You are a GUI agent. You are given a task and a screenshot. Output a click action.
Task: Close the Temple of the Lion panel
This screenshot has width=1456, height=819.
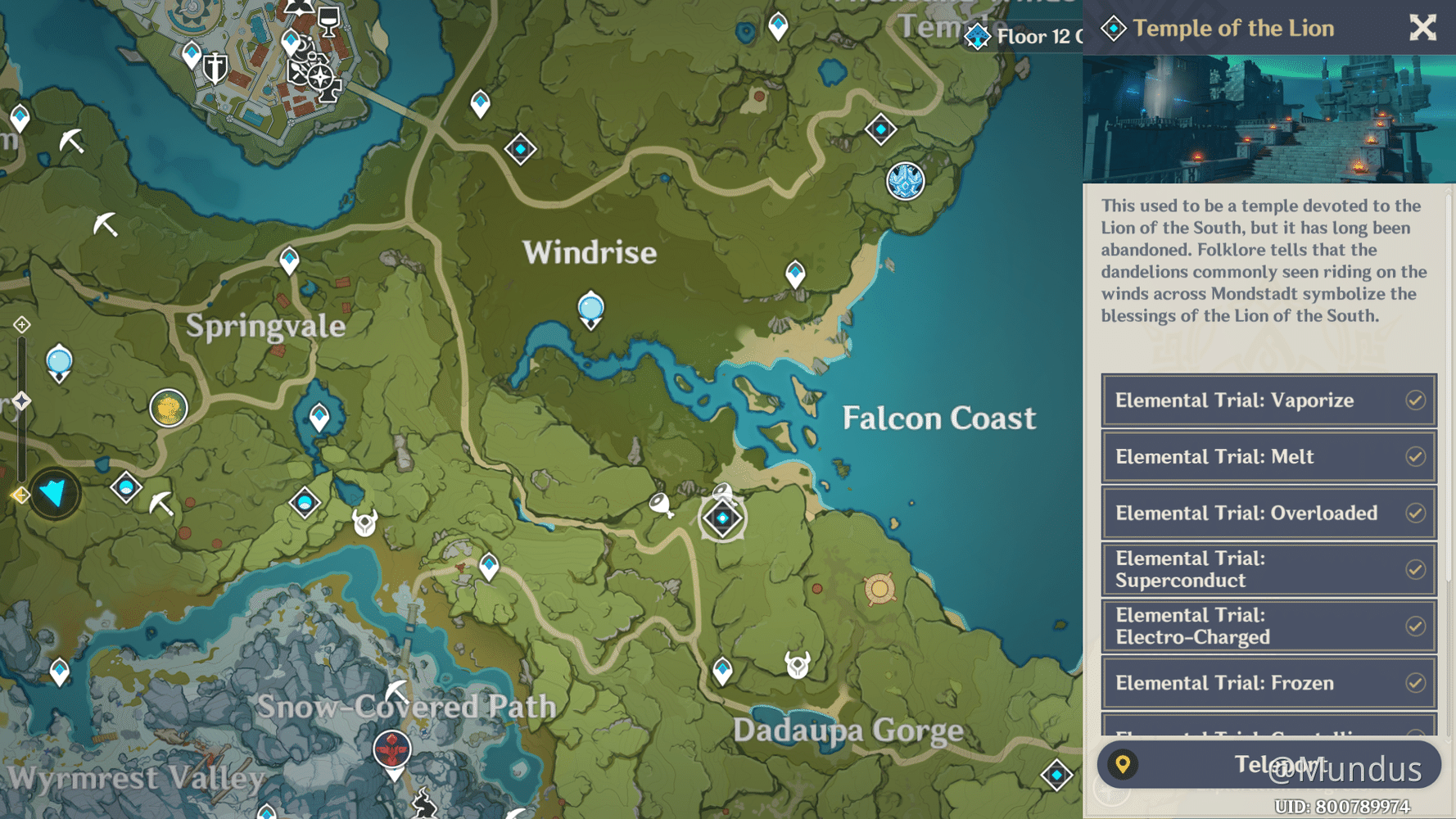[x=1422, y=28]
